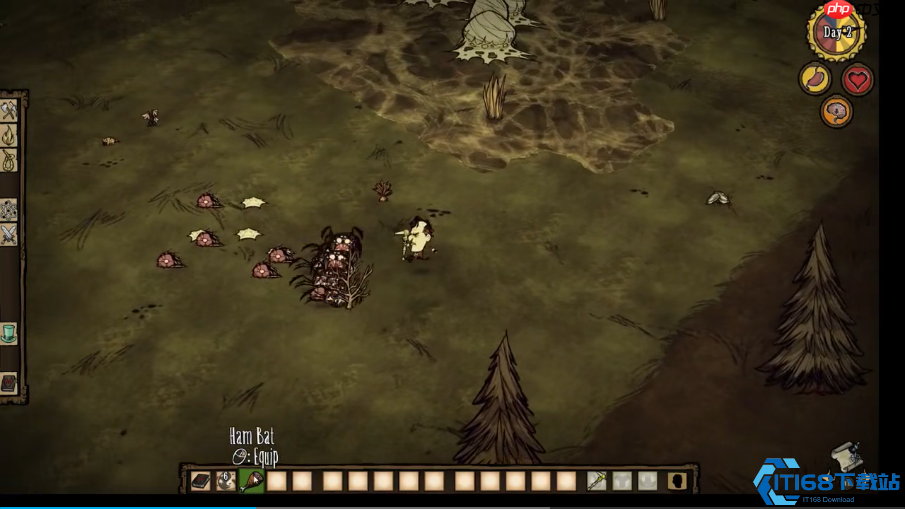Open the Survival crafting tab with rope icon
This screenshot has width=905, height=509.
(9, 160)
